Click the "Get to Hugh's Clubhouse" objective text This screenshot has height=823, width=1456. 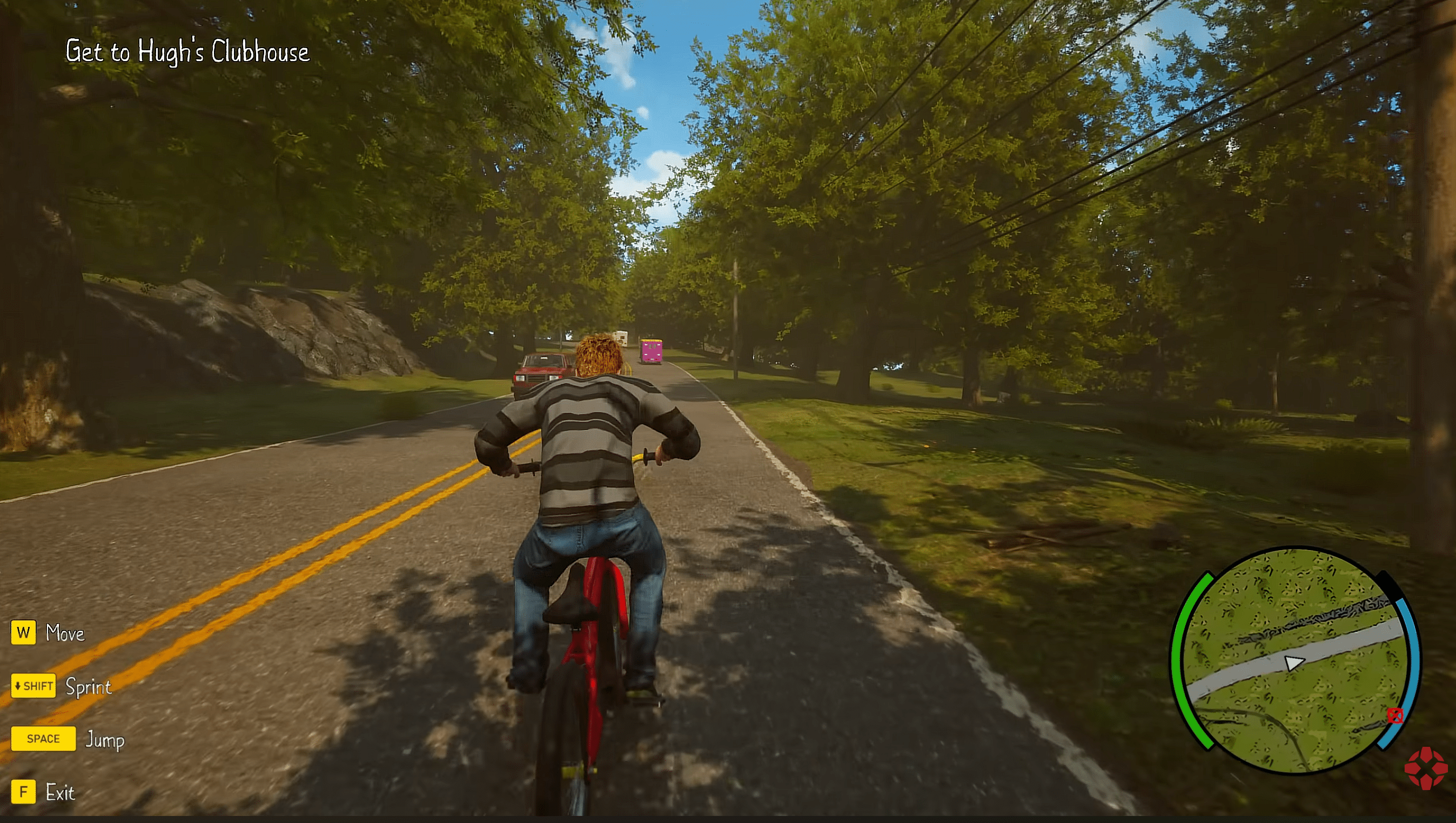pyautogui.click(x=187, y=51)
